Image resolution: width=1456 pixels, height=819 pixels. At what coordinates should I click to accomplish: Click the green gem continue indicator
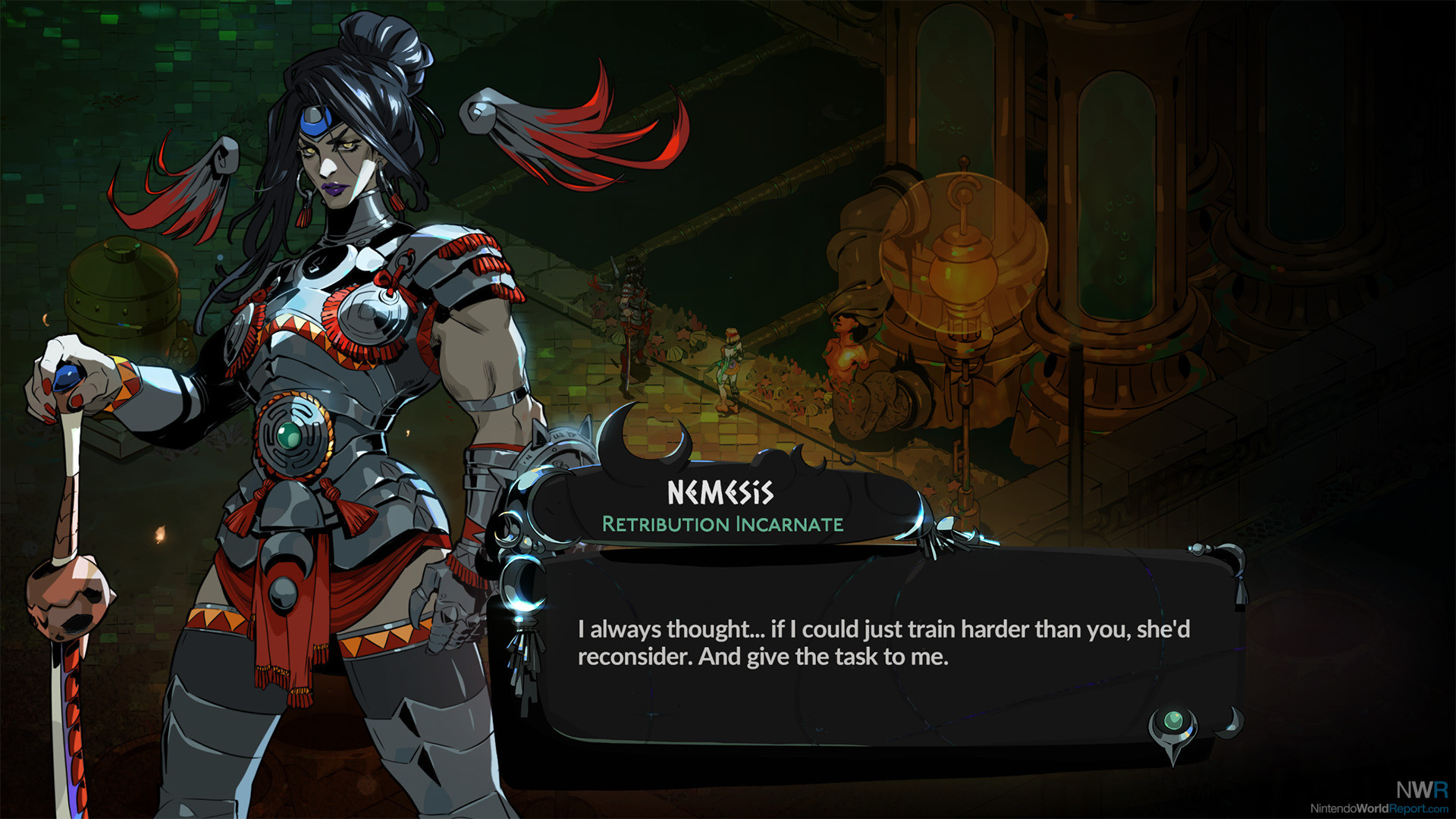click(1173, 721)
